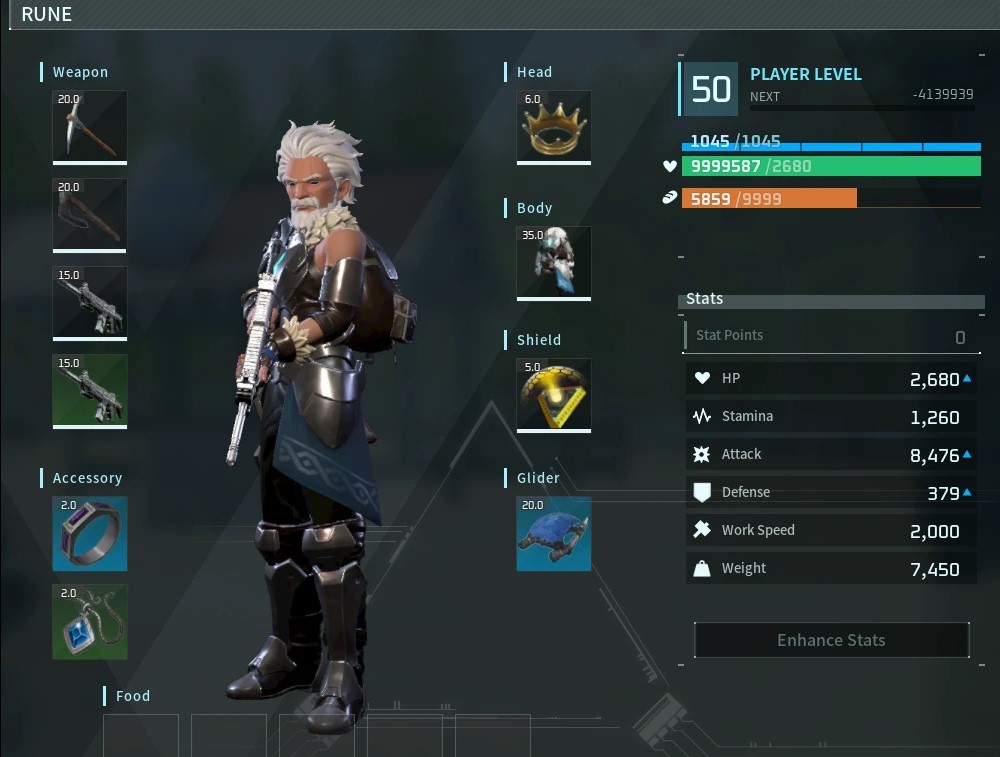Click the Enhance Stats button
Viewport: 1000px width, 757px height.
pos(831,640)
